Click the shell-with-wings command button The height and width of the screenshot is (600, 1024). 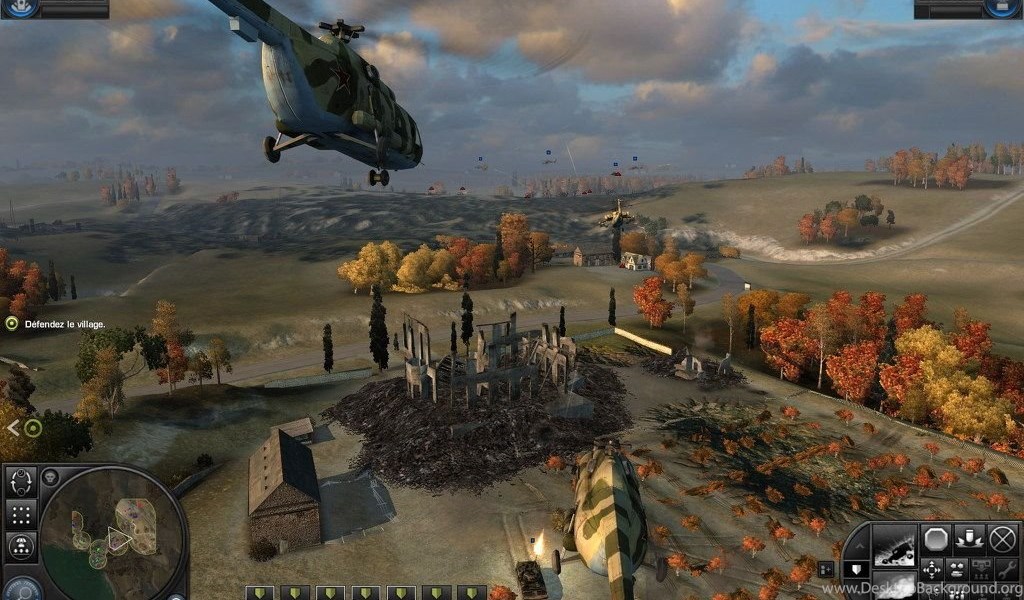tap(969, 540)
